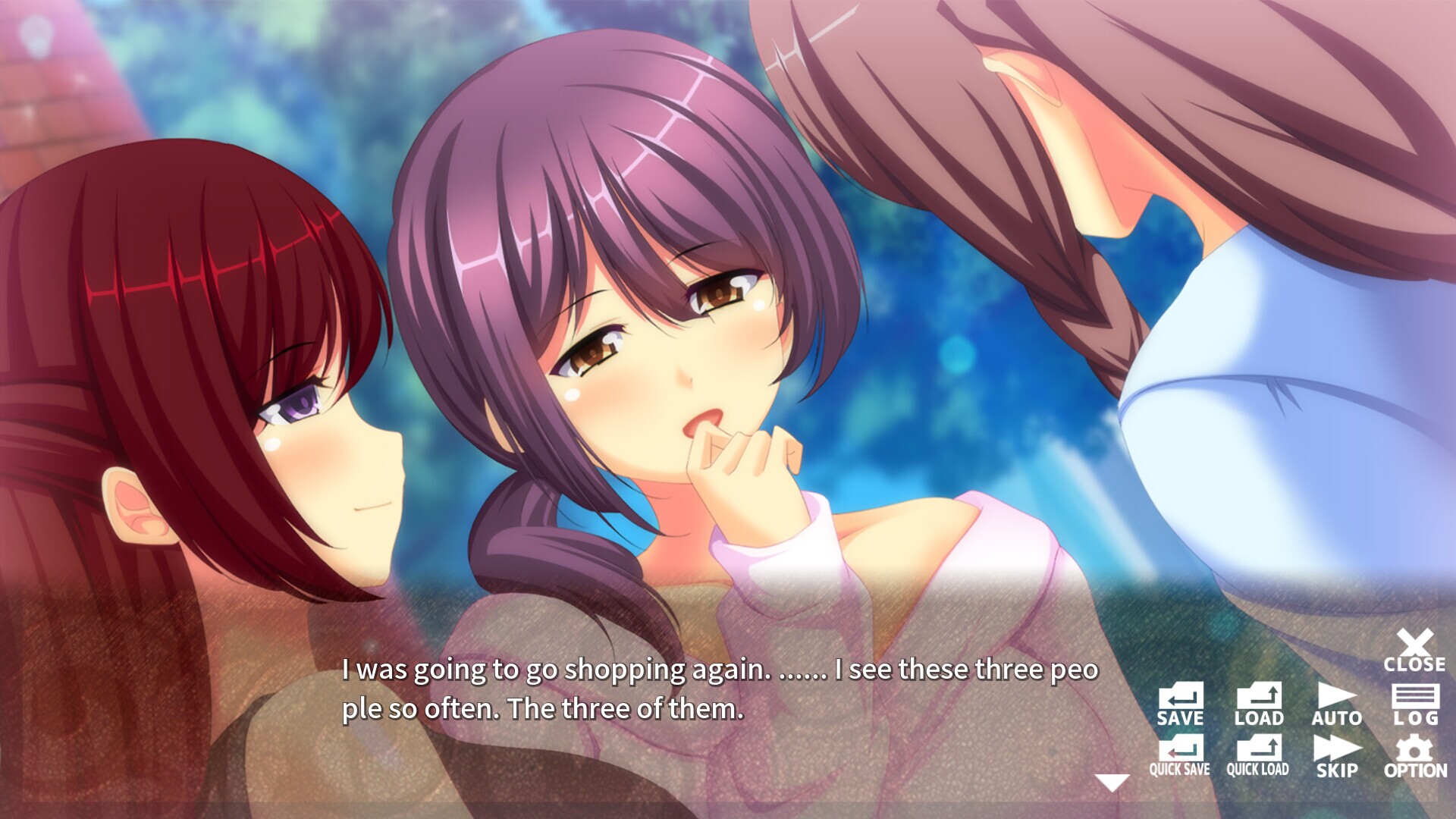Show the dialogue Log

pyautogui.click(x=1416, y=704)
